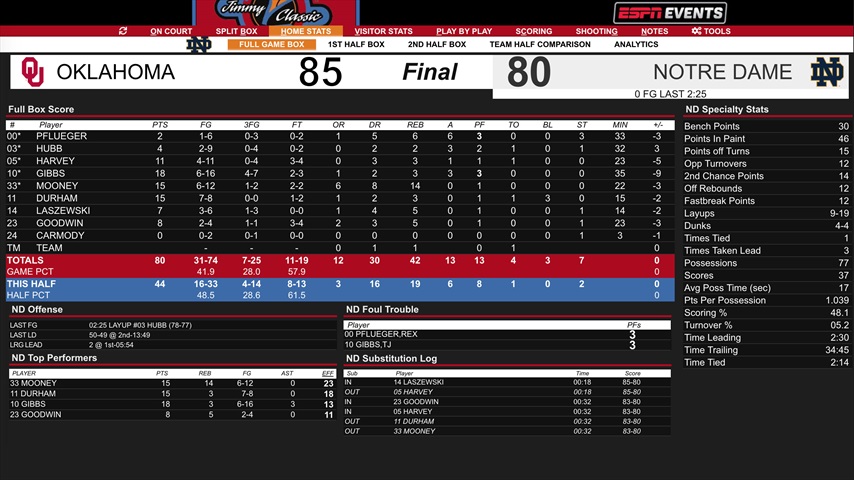Show the Visitor Stats page
Viewport: 854px width, 480px height.
[x=383, y=31]
